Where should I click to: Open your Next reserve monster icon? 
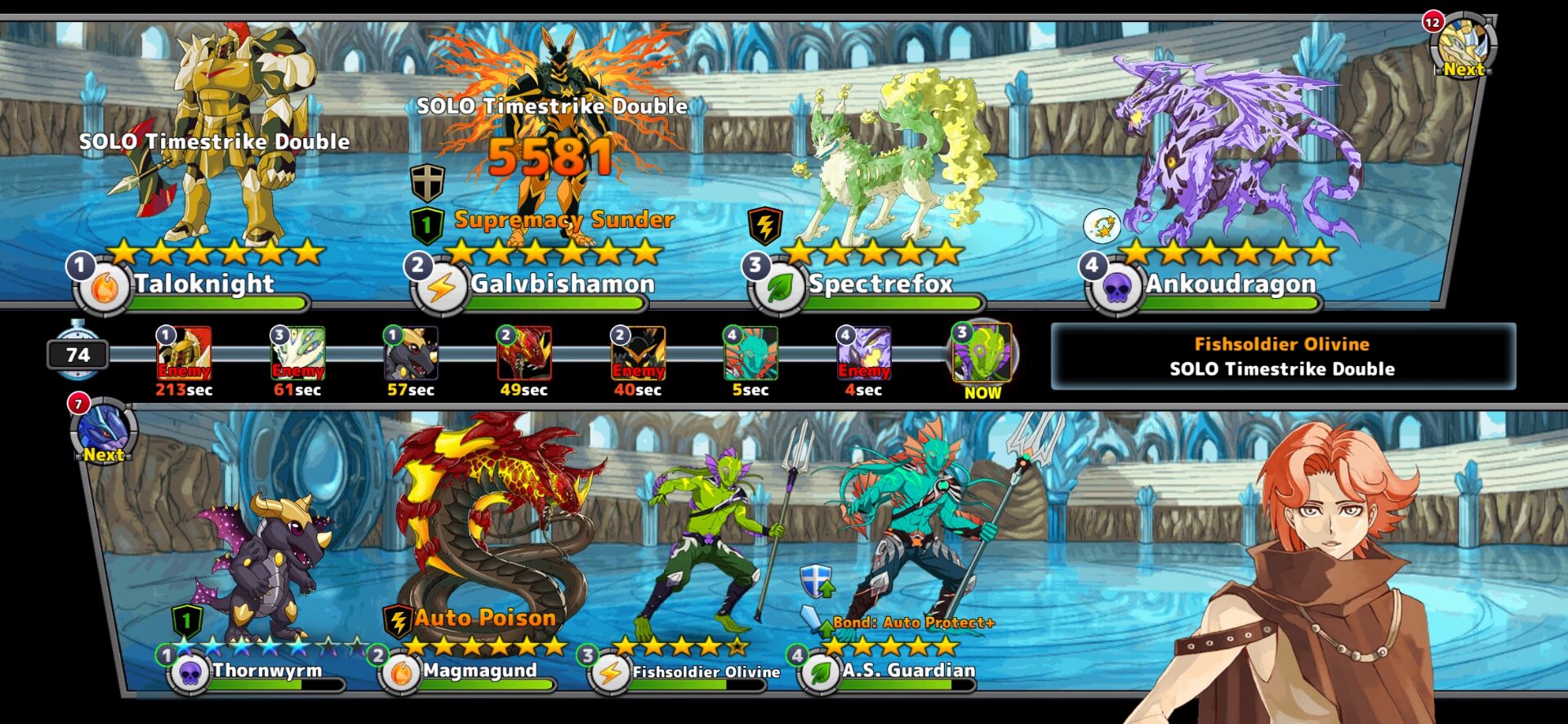(x=104, y=431)
